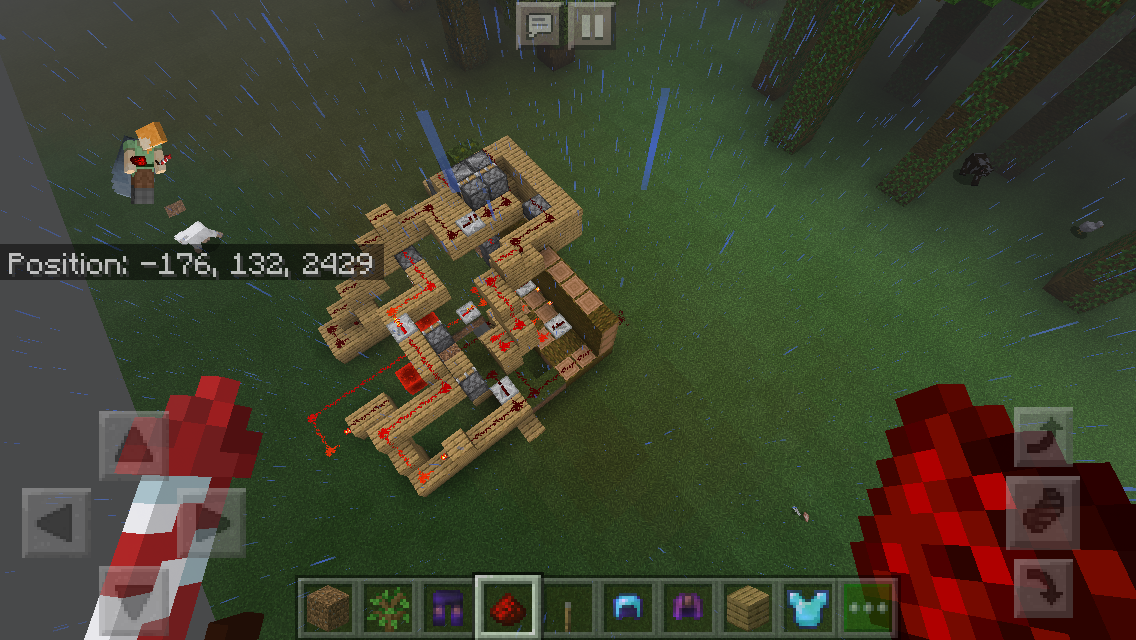This screenshot has height=640, width=1136.
Task: Select the oak planks hotbar slot
Action: point(748,607)
